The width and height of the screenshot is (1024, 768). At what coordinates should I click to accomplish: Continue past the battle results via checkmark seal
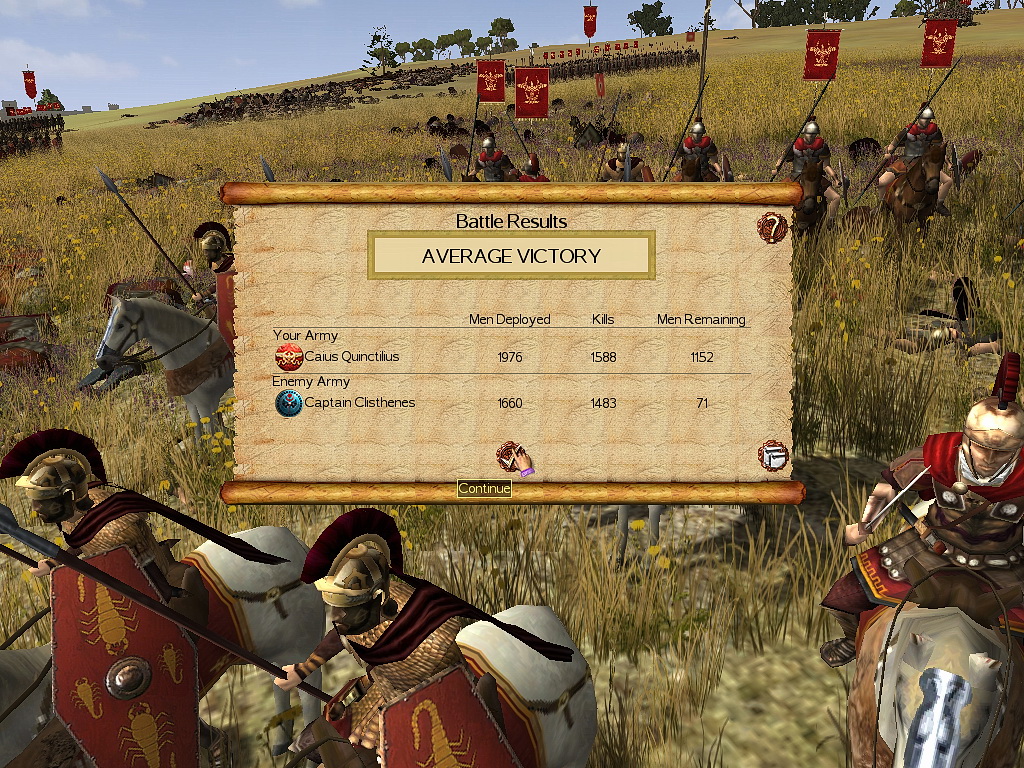(512, 457)
